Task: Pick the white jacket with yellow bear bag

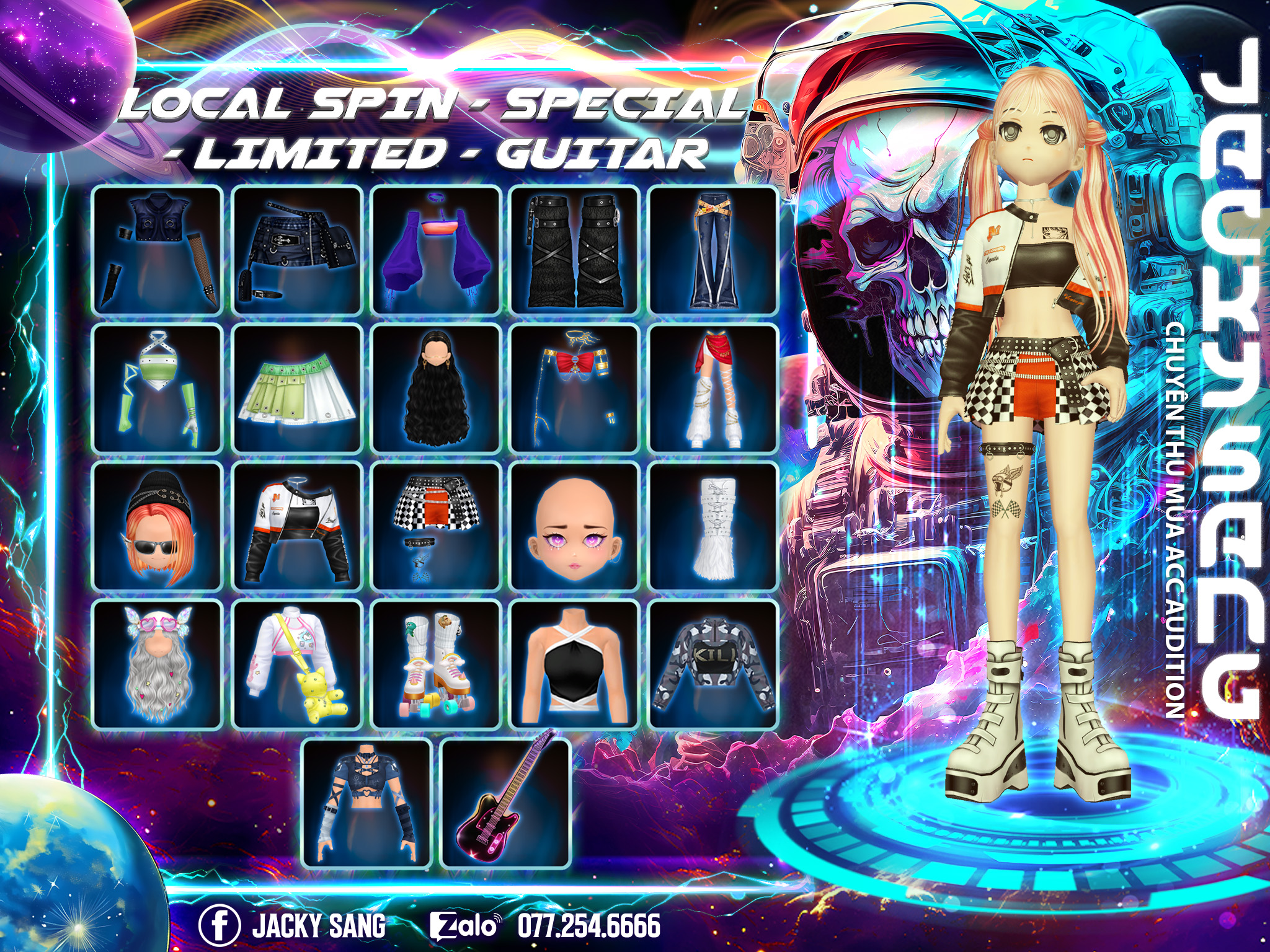Action: click(x=297, y=664)
